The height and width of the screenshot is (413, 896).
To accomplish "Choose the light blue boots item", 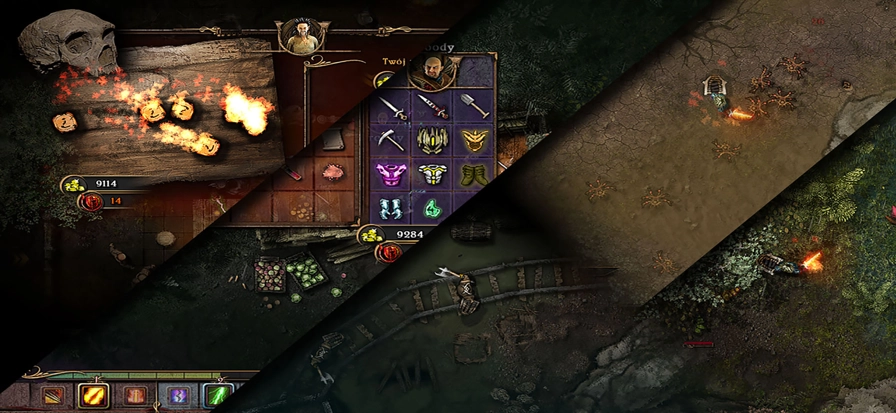I will pos(390,209).
